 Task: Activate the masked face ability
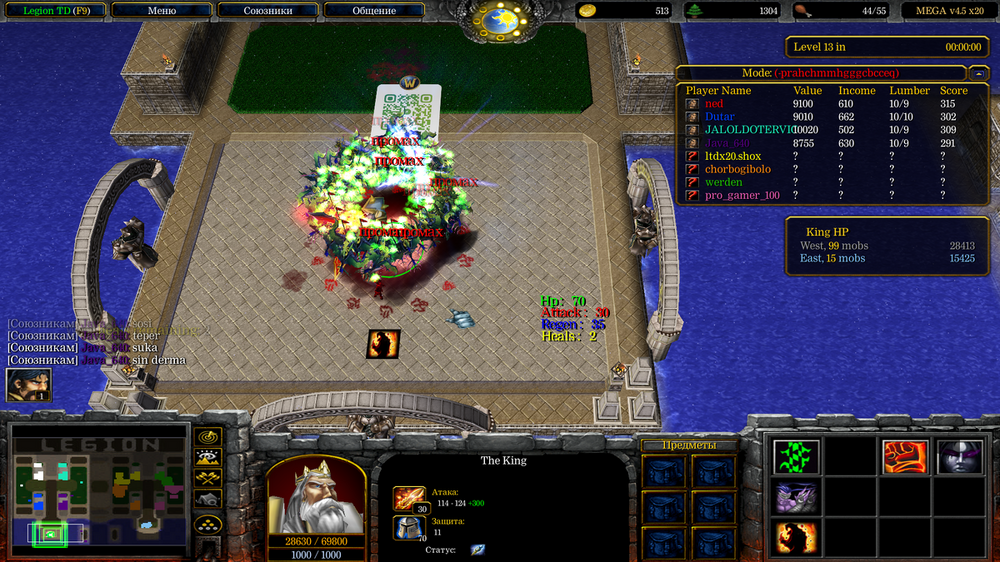tap(958, 457)
